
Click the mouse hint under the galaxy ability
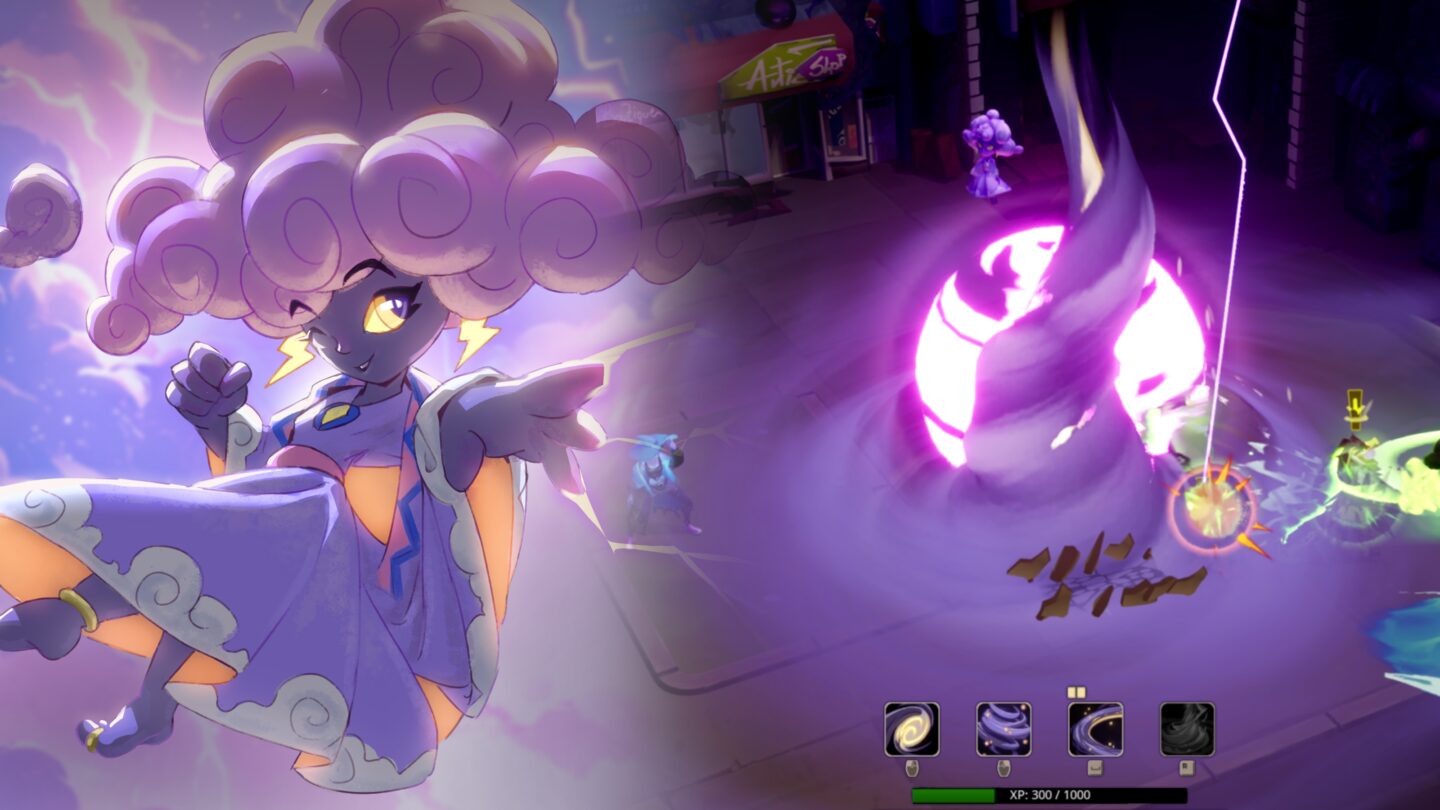coord(912,769)
